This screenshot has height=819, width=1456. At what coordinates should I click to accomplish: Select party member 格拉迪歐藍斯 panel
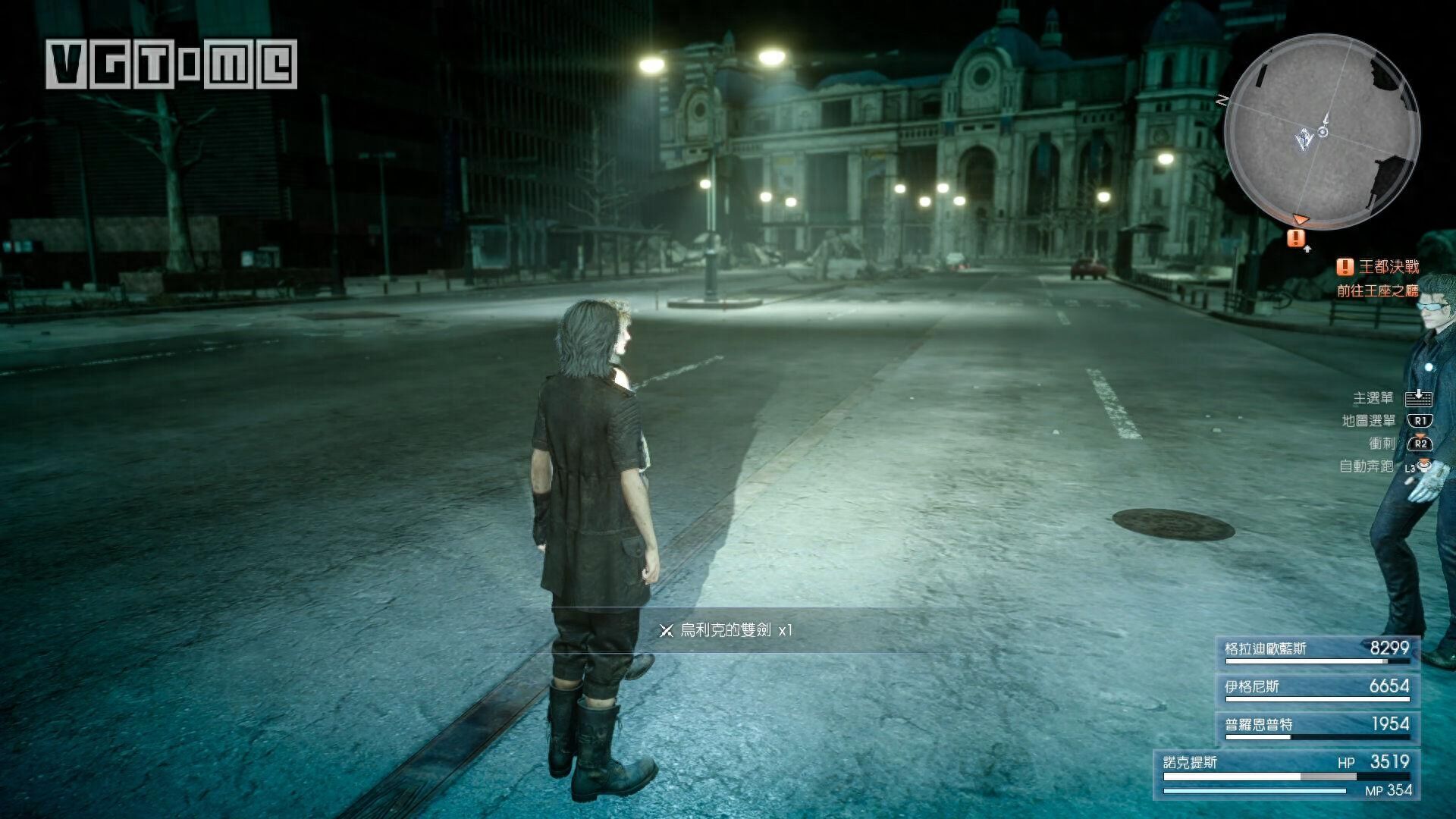tap(1316, 650)
